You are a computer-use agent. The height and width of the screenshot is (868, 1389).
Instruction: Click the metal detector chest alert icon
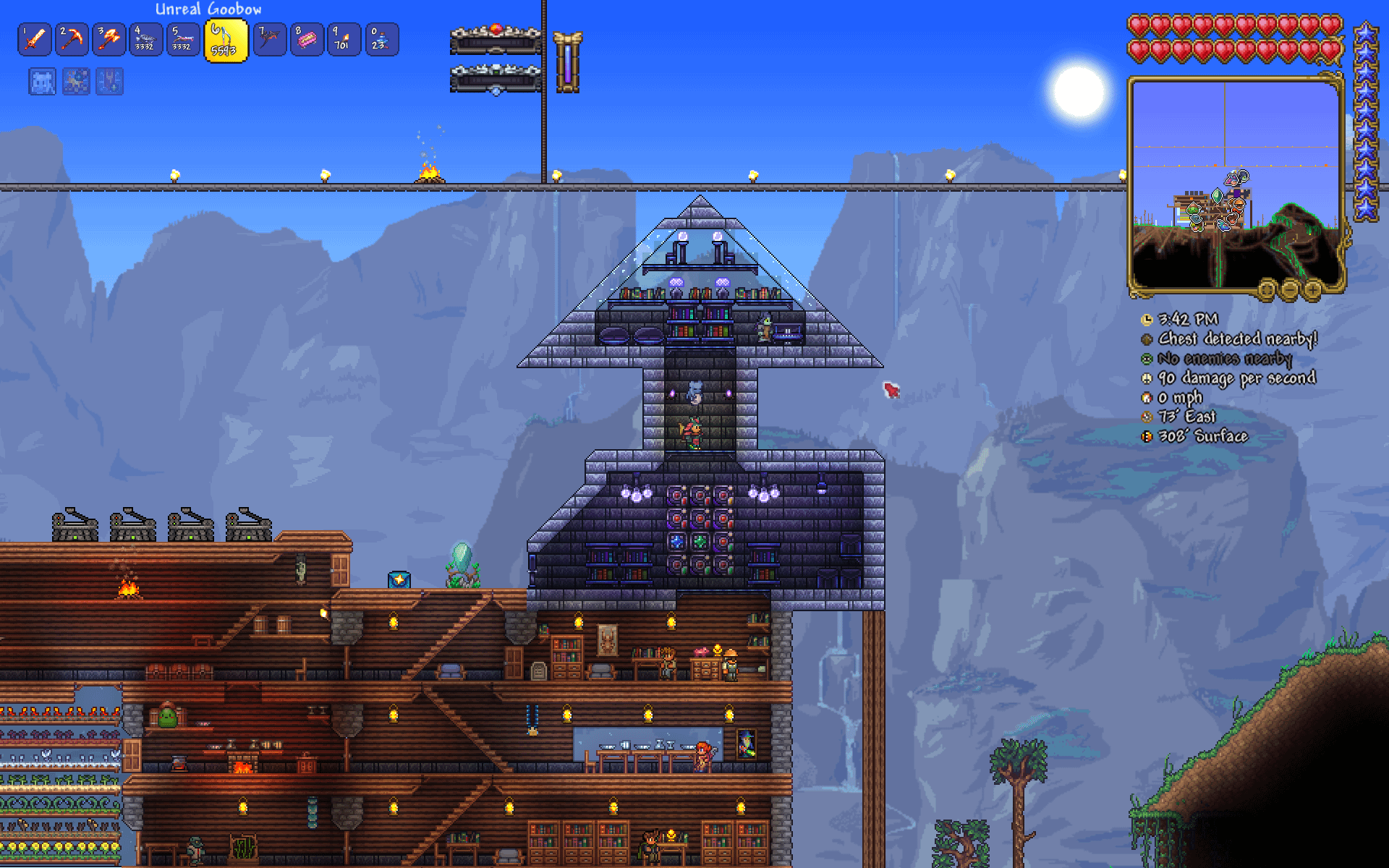point(1146,340)
